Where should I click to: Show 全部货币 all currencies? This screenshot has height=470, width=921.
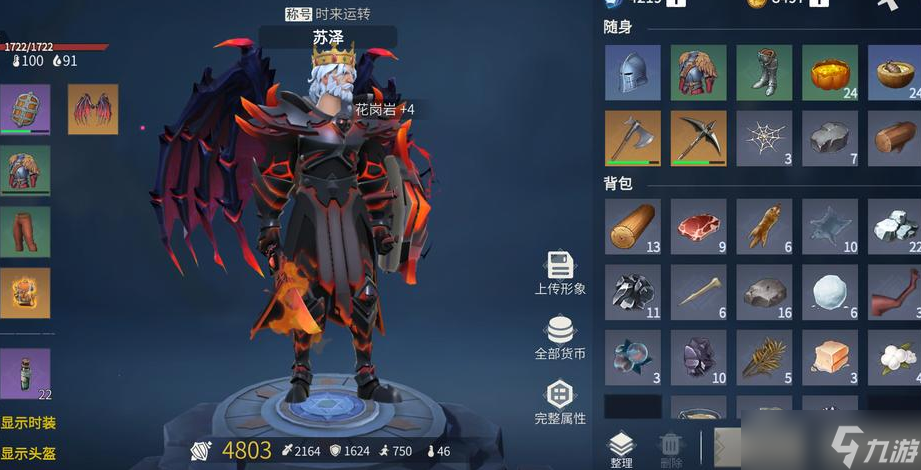click(560, 337)
